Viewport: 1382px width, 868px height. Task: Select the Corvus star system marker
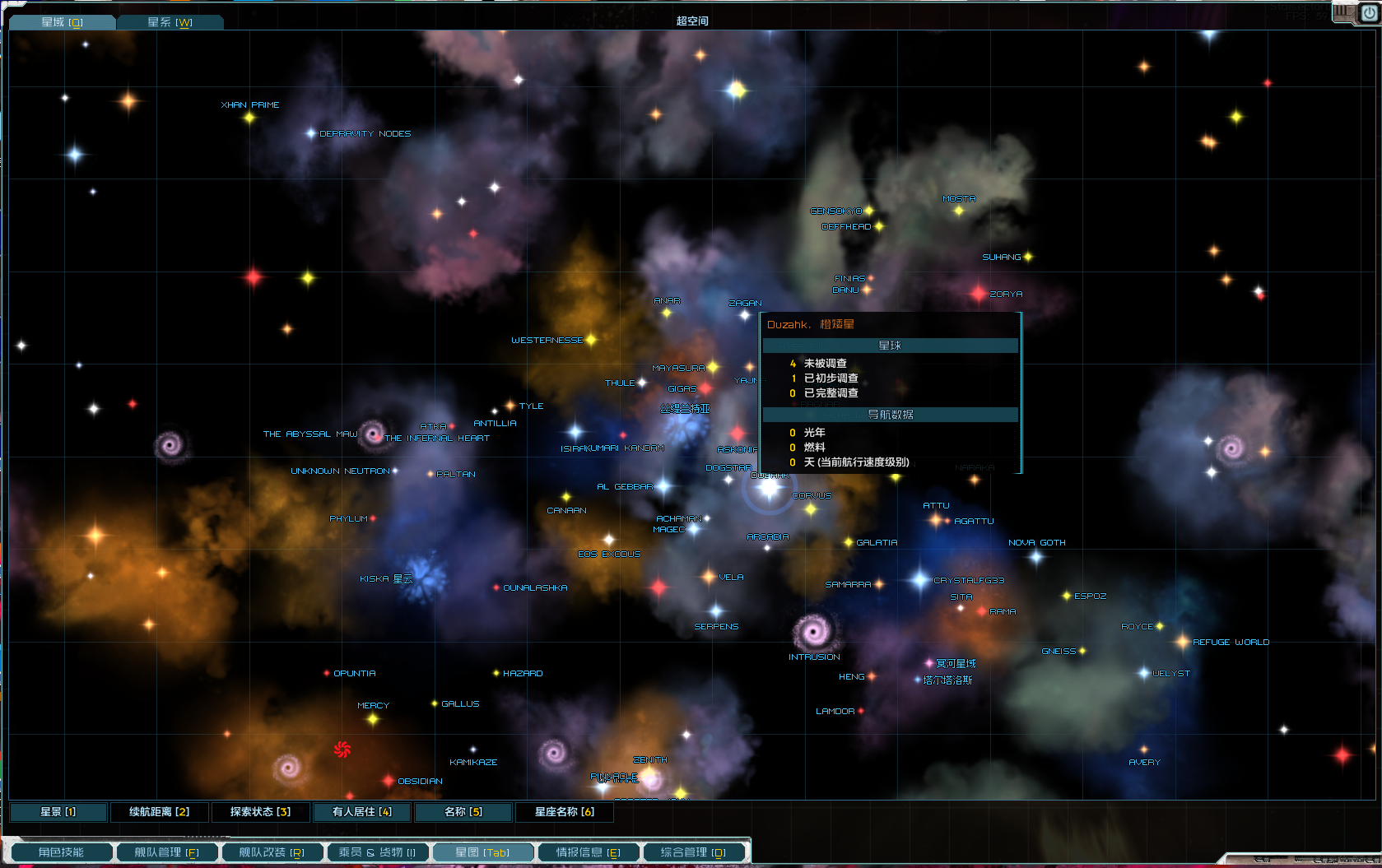(x=811, y=509)
